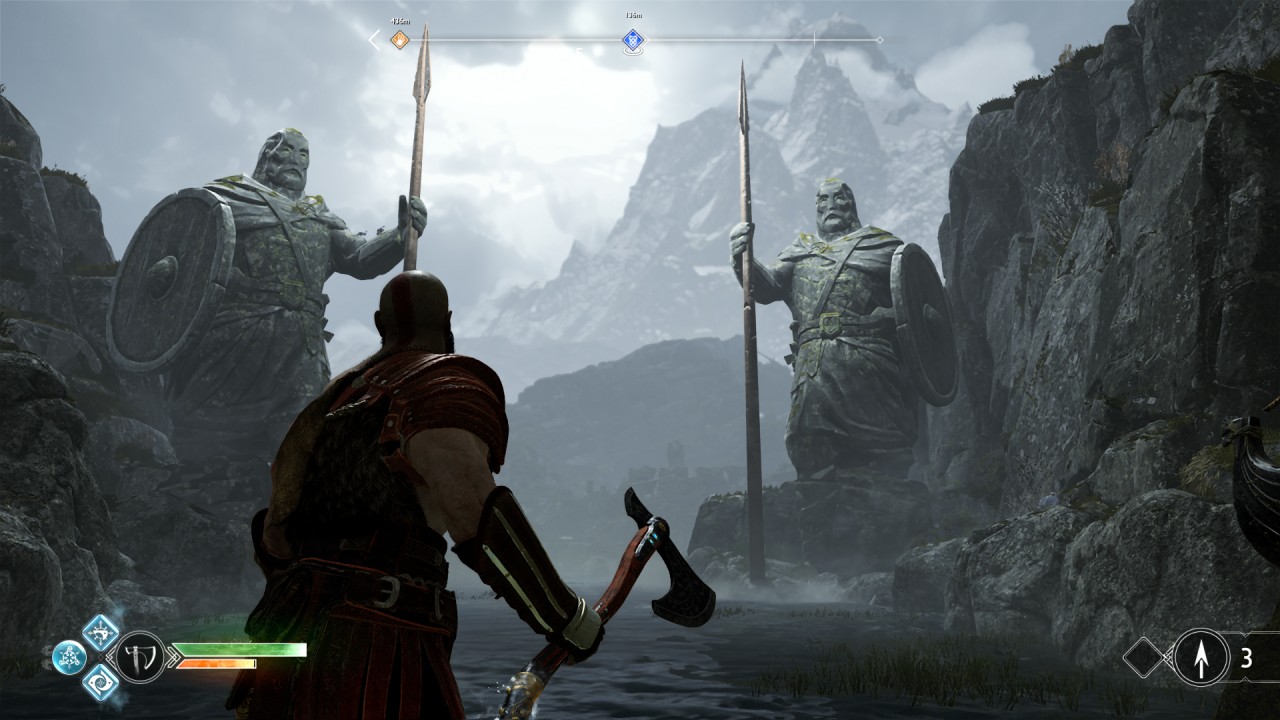Screen dimensions: 1280x720
Task: Trigger the bottom swirl runic attack icon
Action: click(100, 682)
